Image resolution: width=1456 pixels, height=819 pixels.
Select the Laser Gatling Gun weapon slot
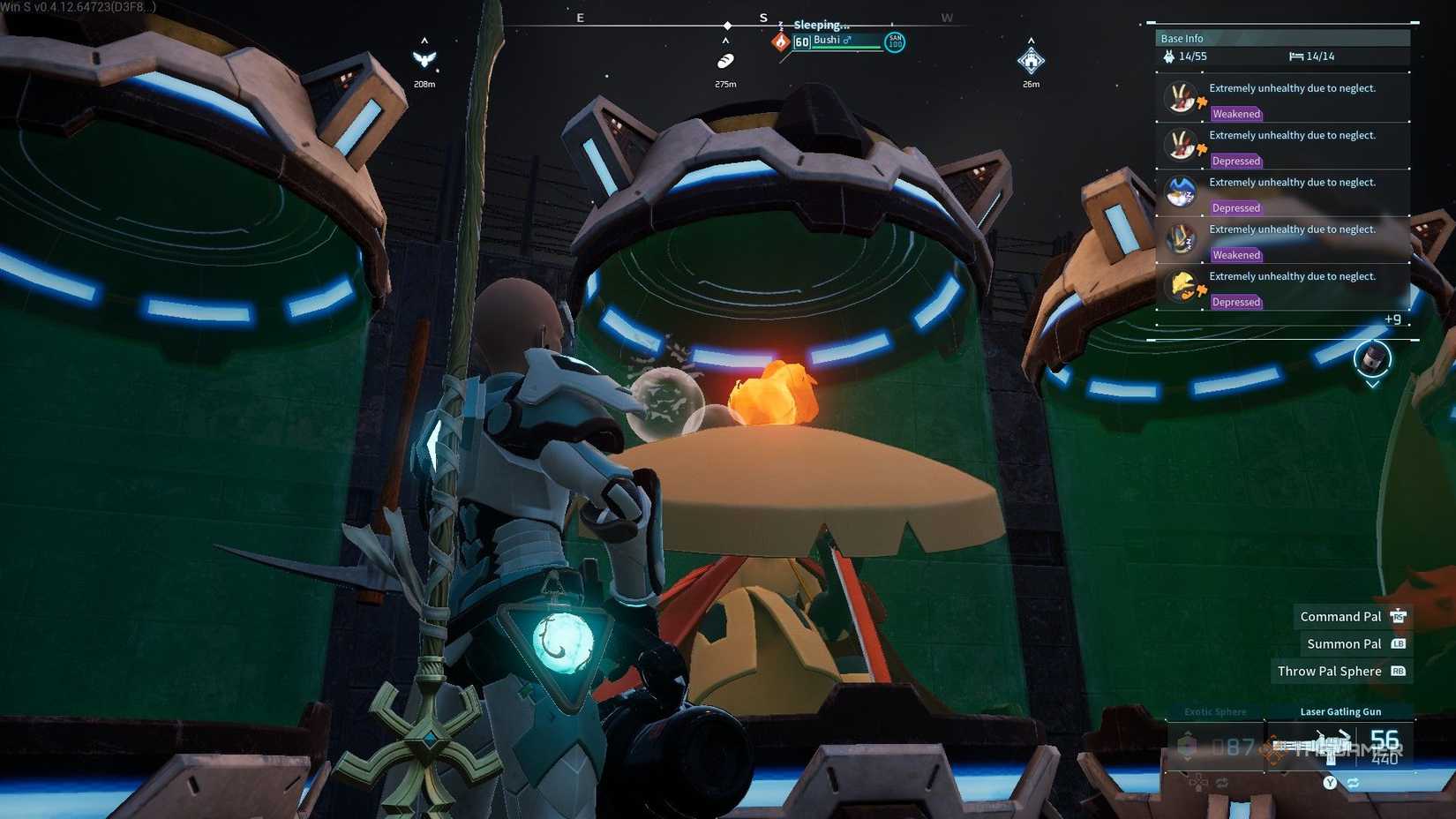pyautogui.click(x=1341, y=746)
